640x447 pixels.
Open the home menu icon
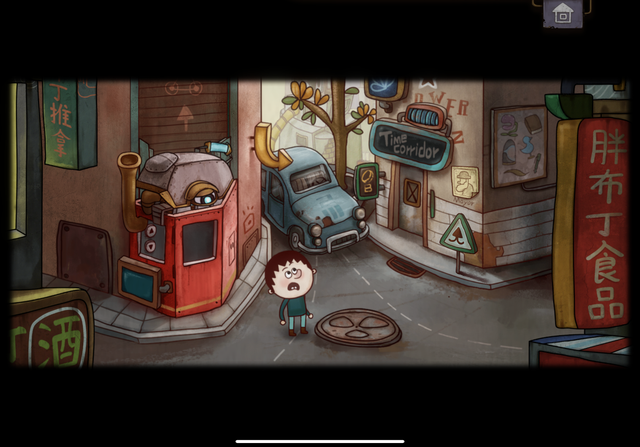click(x=563, y=13)
